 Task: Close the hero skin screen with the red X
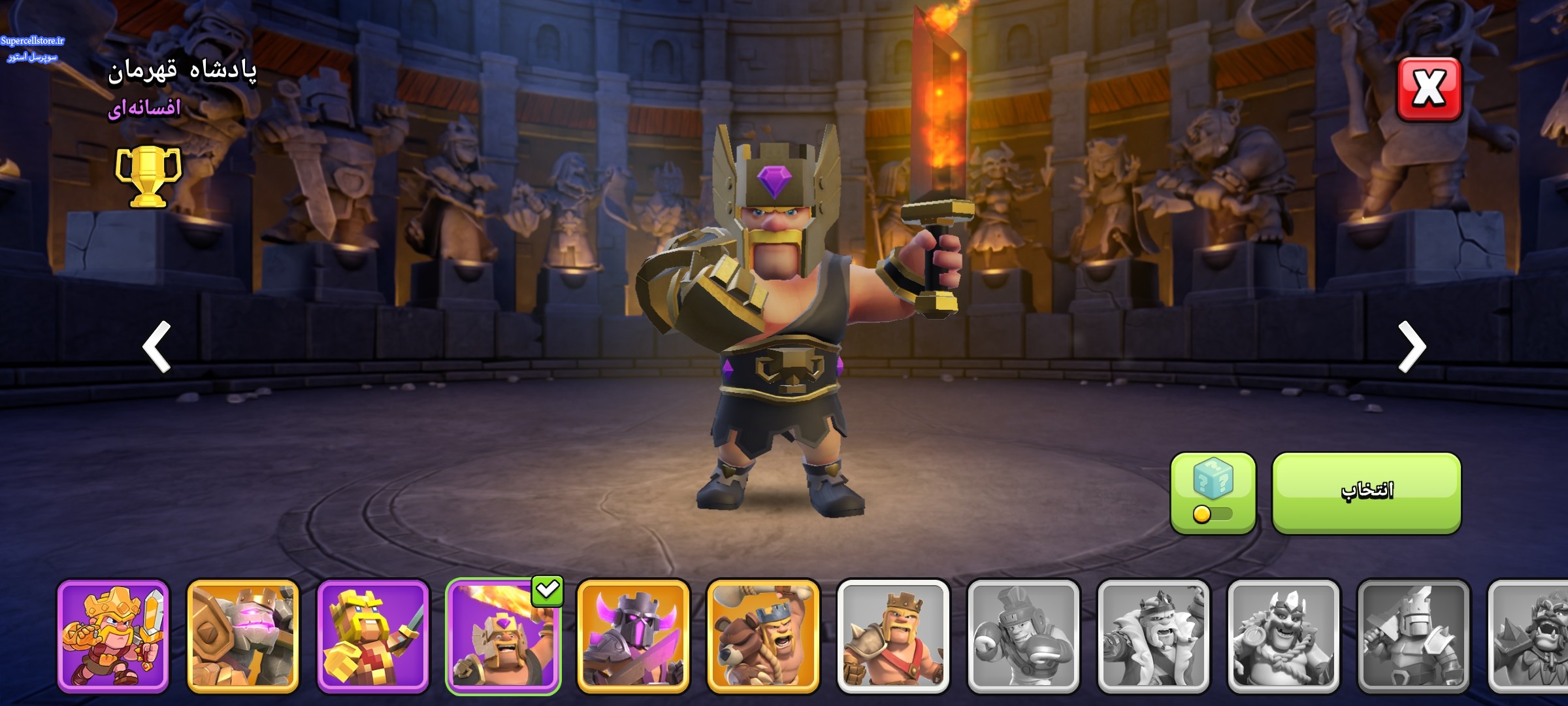(x=1429, y=89)
